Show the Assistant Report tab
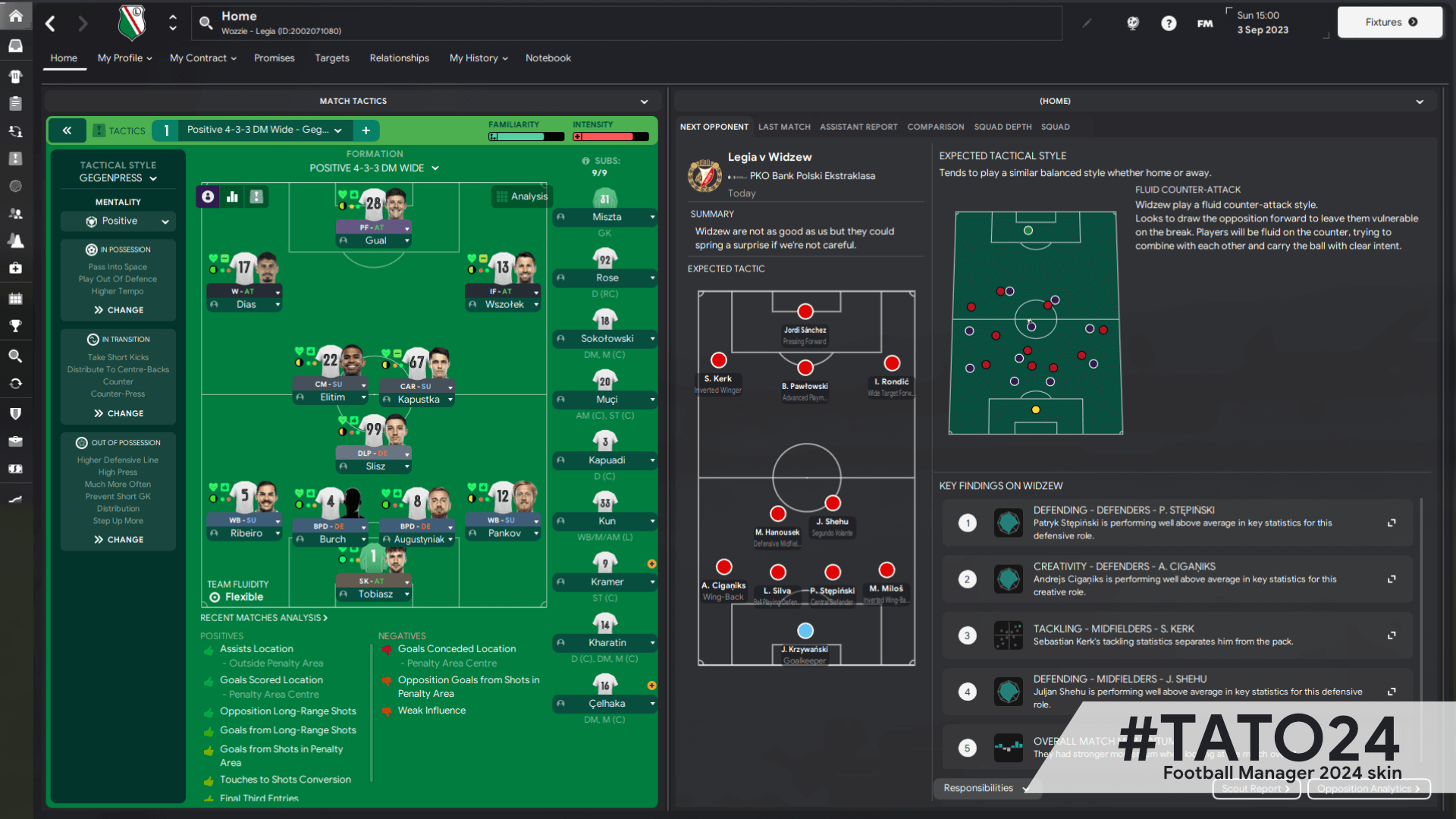This screenshot has height=819, width=1456. (x=858, y=127)
